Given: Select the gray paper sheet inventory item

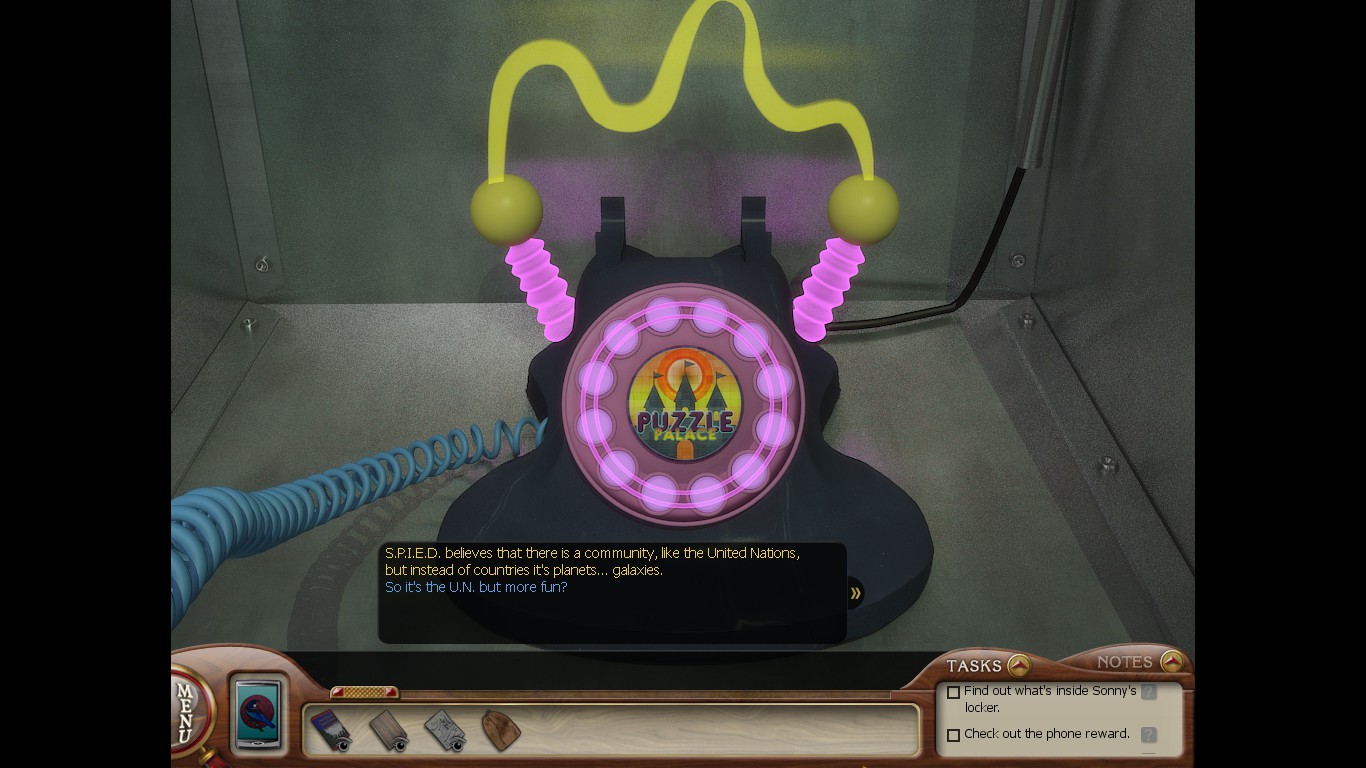Looking at the screenshot, I should pyautogui.click(x=444, y=730).
